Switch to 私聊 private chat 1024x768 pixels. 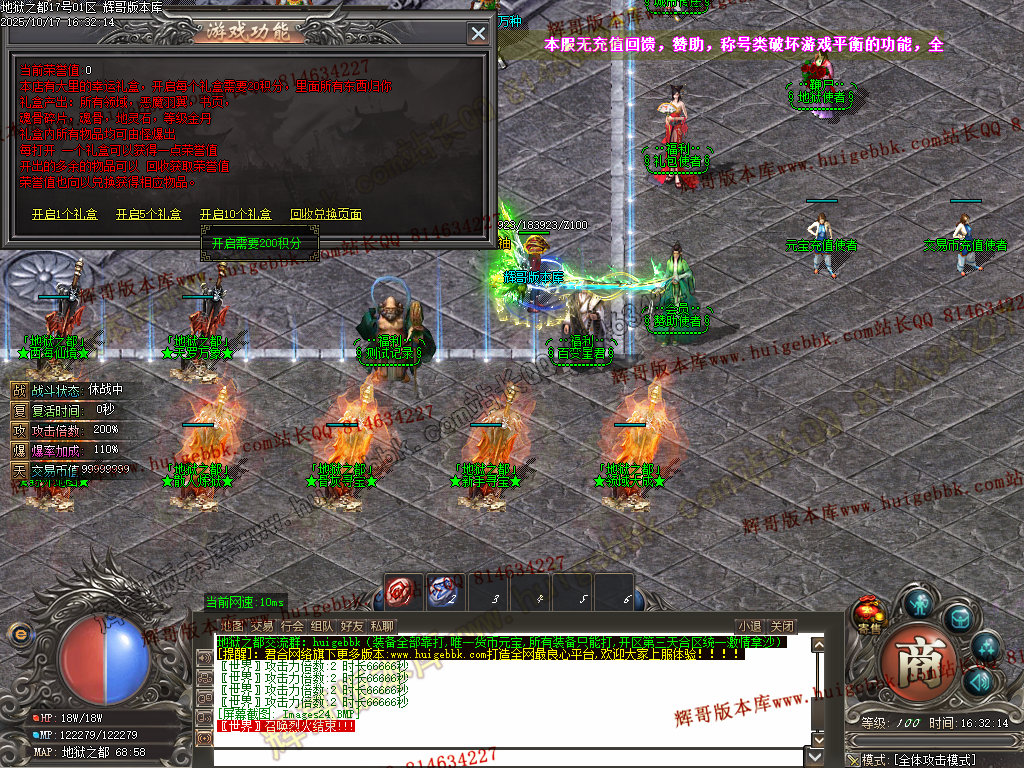point(381,626)
